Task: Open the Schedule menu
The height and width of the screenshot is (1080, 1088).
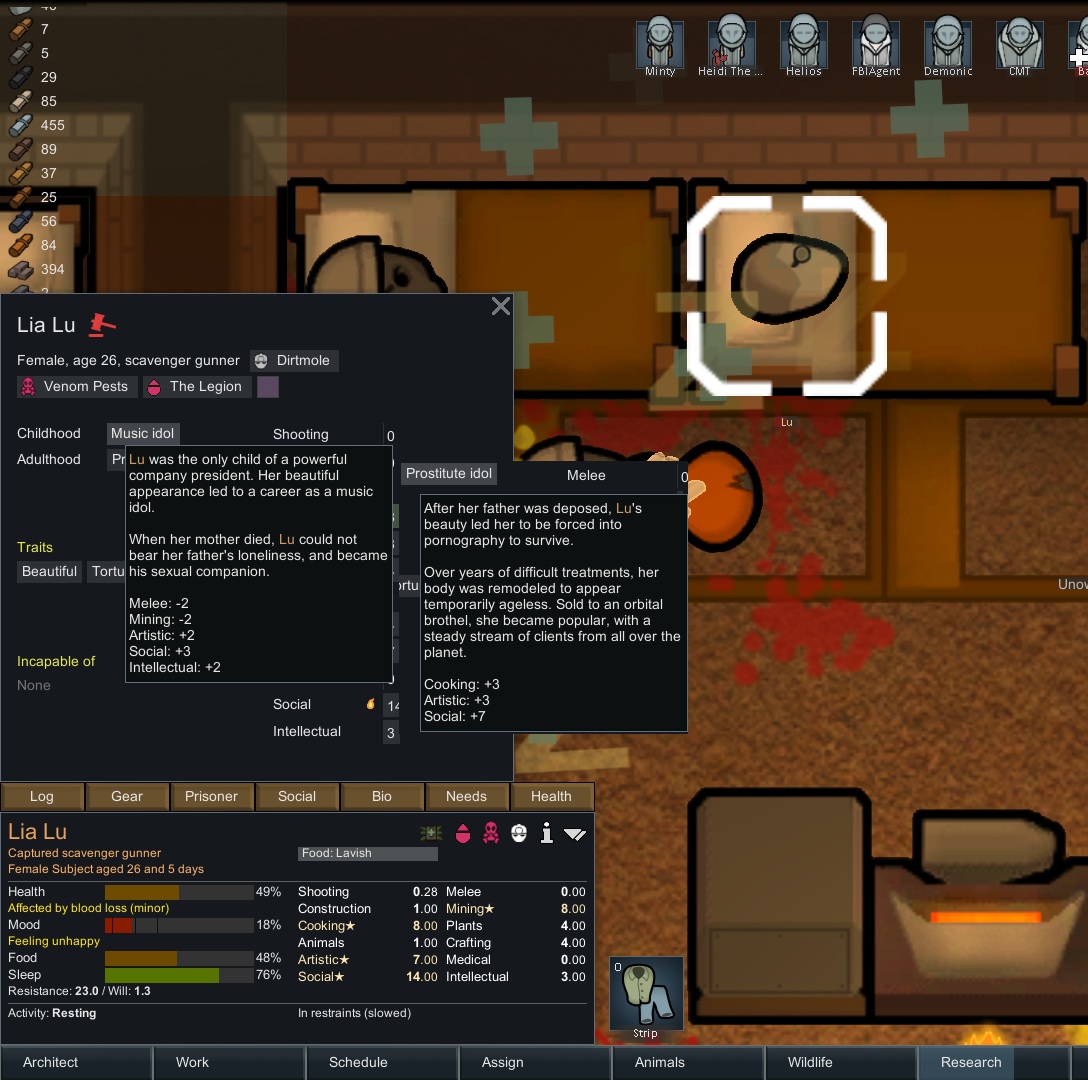Action: (358, 1062)
